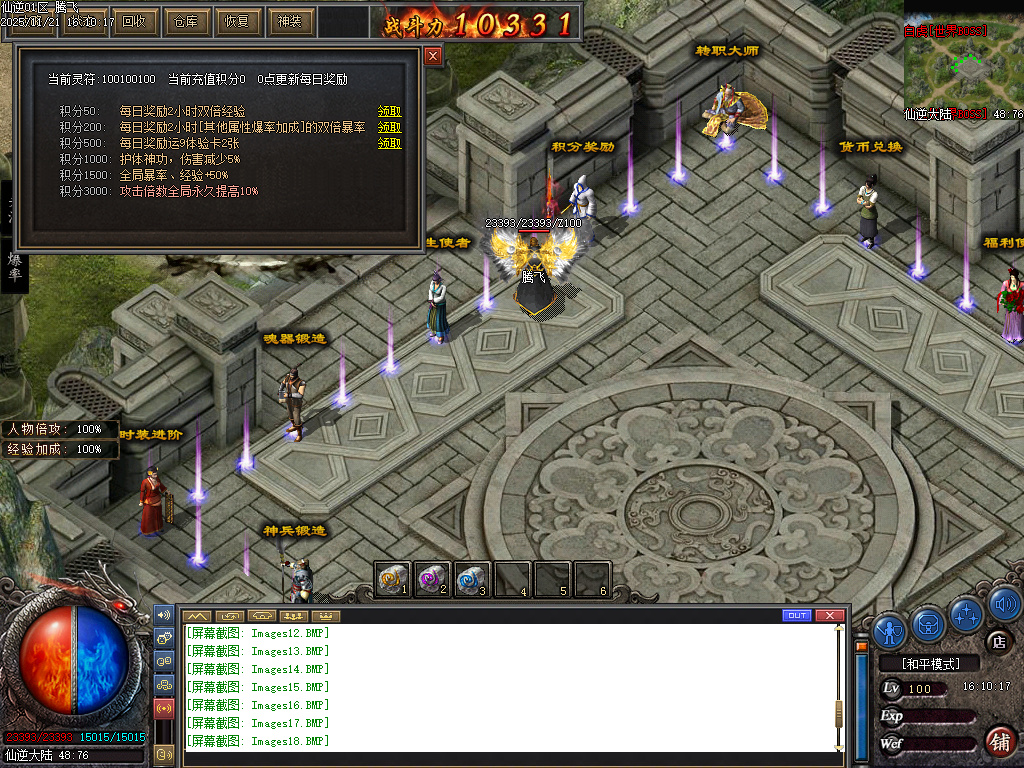The width and height of the screenshot is (1024, 768).
Task: Open the 仓库 warehouse
Action: coord(186,21)
